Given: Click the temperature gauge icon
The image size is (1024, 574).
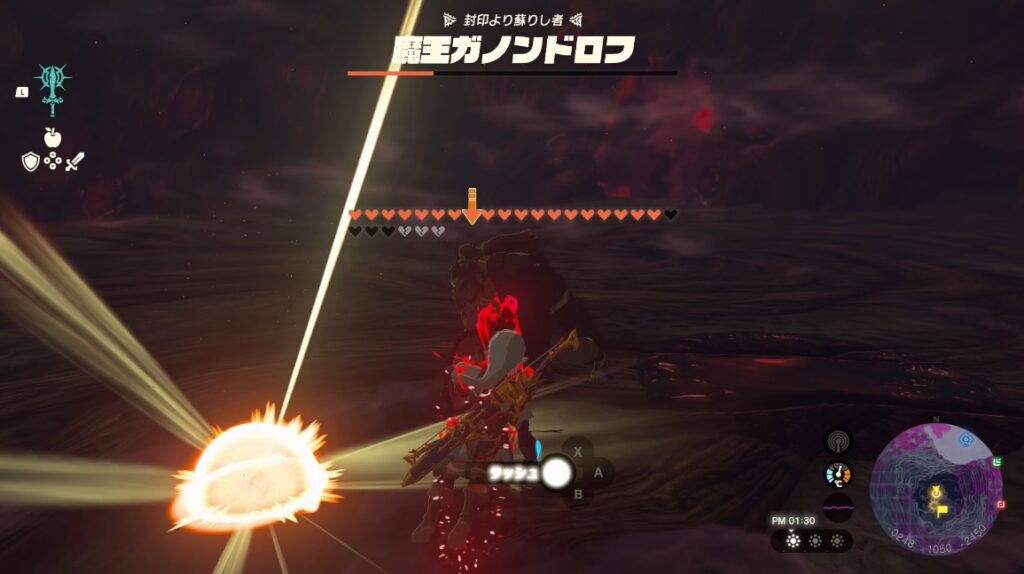Looking at the screenshot, I should click(838, 475).
